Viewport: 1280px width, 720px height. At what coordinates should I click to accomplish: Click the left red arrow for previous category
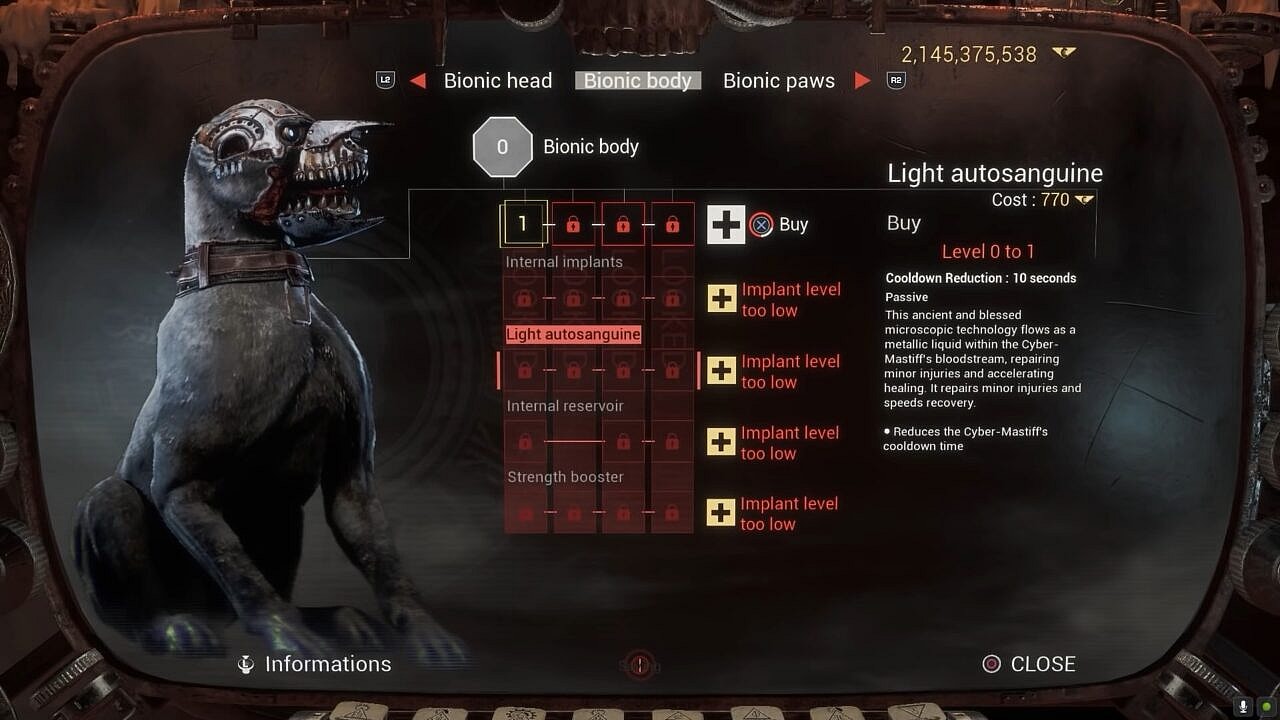click(x=418, y=81)
